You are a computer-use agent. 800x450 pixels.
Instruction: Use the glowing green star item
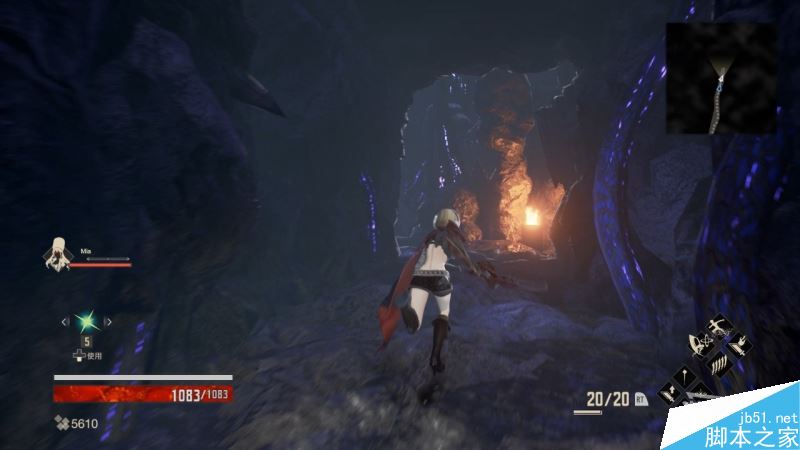tap(86, 321)
